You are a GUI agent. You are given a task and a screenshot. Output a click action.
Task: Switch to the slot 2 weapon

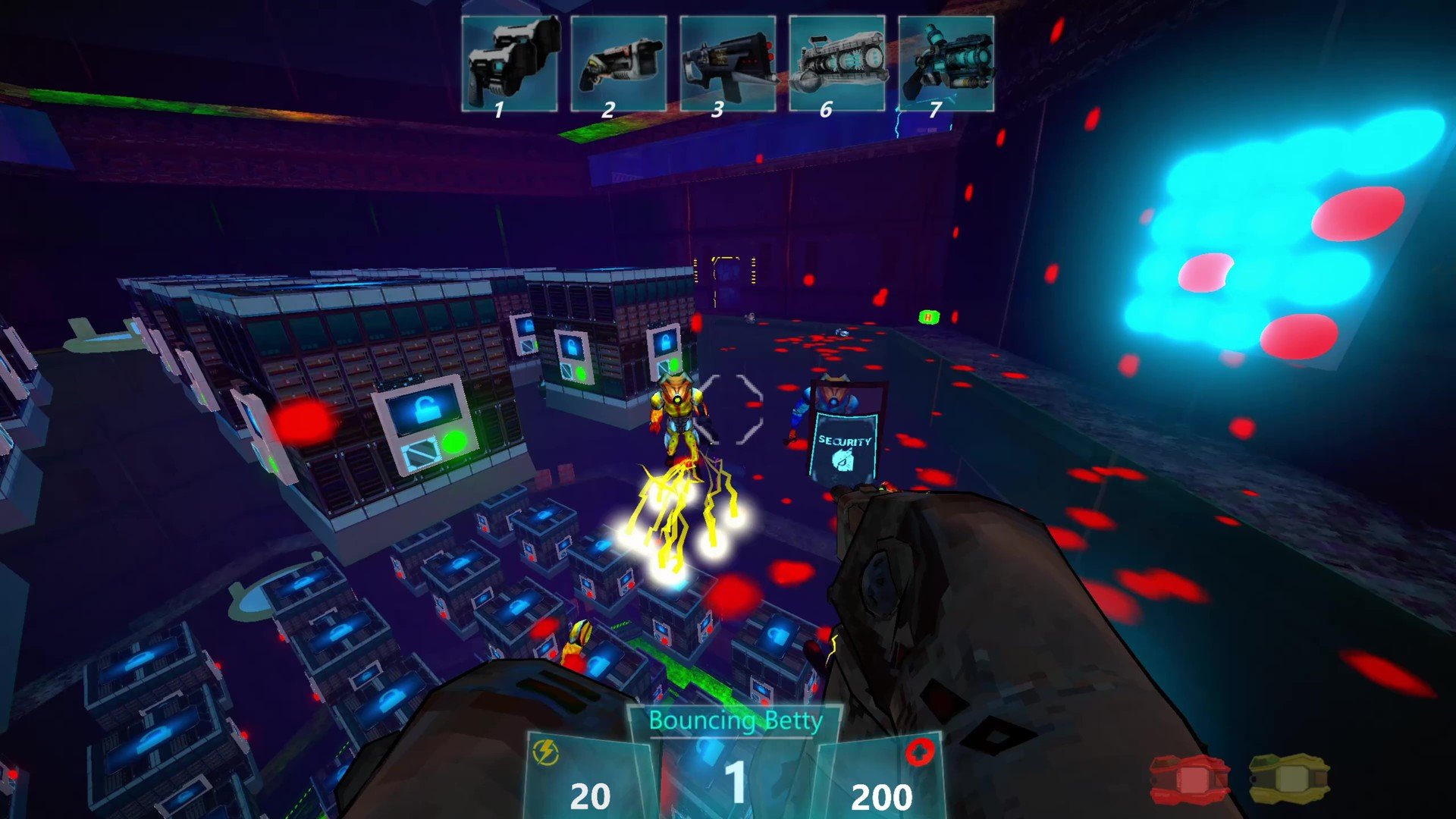click(x=619, y=65)
